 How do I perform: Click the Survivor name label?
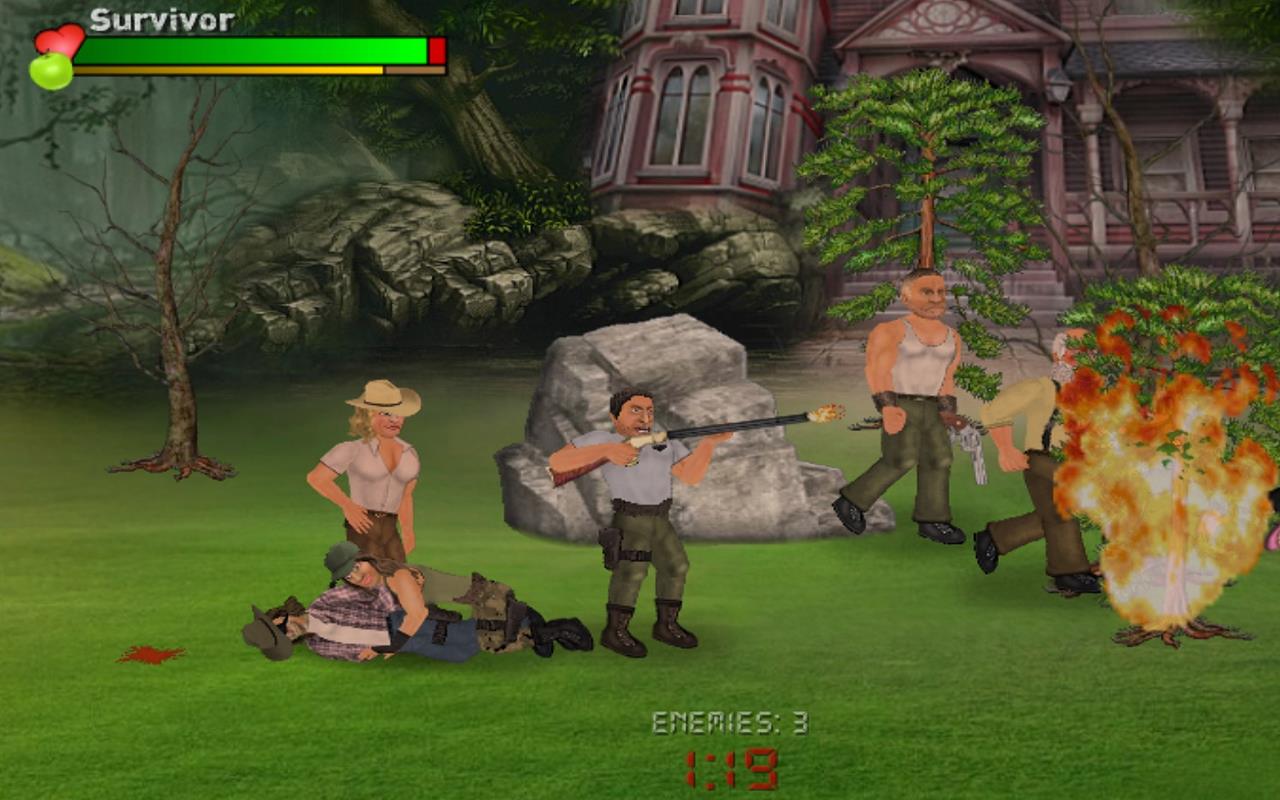coord(161,19)
